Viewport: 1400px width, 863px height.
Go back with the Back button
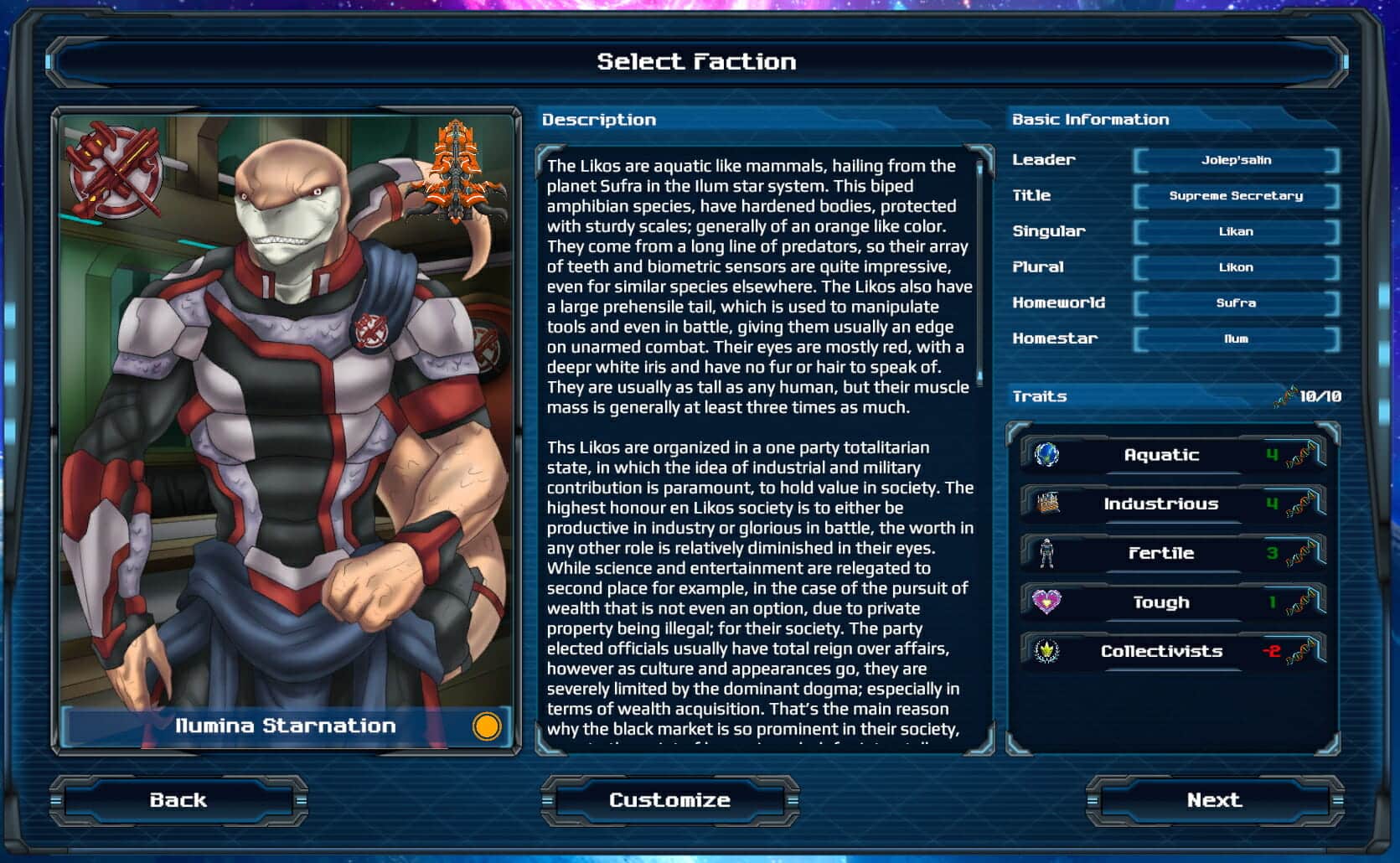(178, 800)
